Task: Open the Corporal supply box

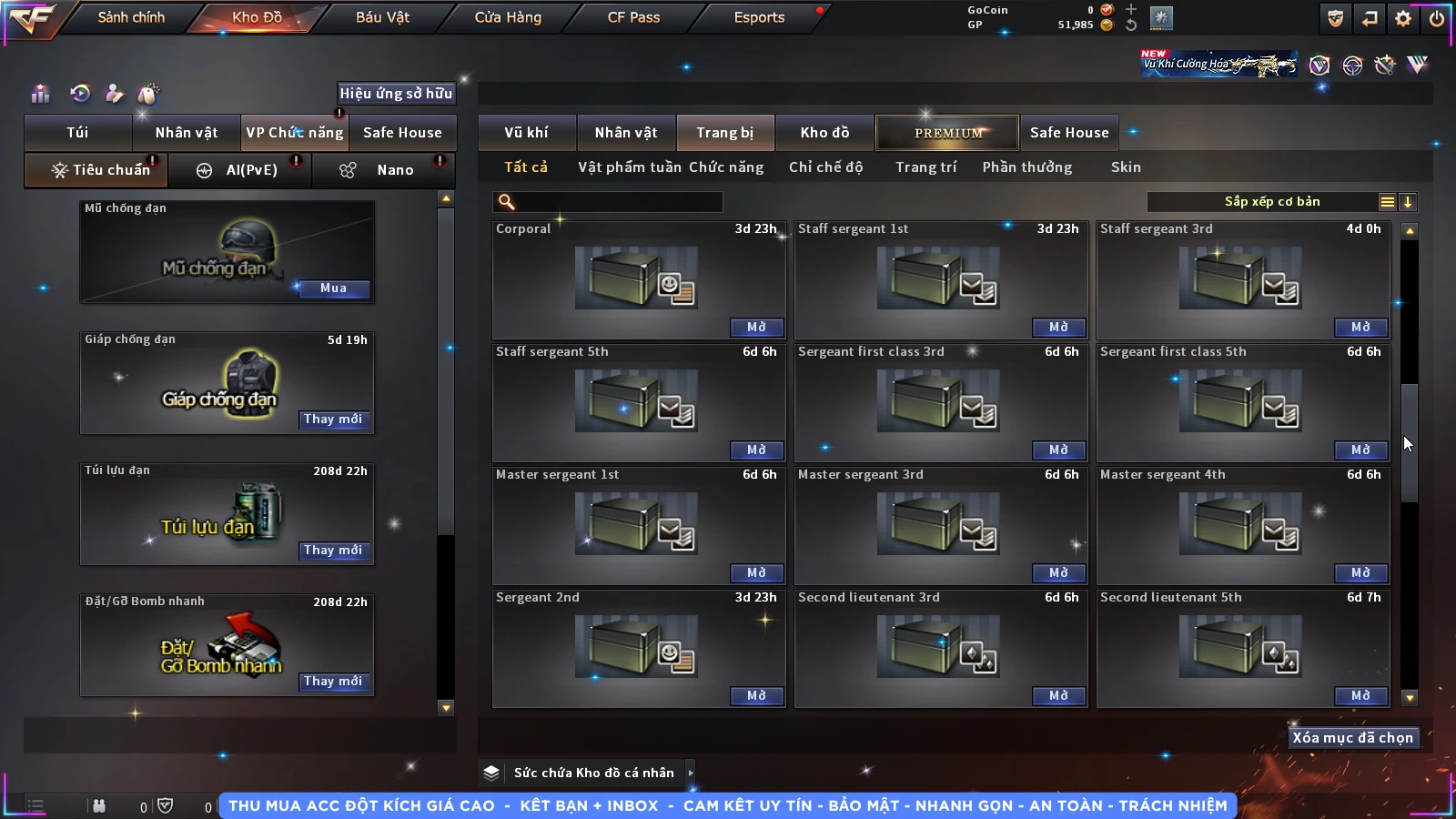Action: 755,328
